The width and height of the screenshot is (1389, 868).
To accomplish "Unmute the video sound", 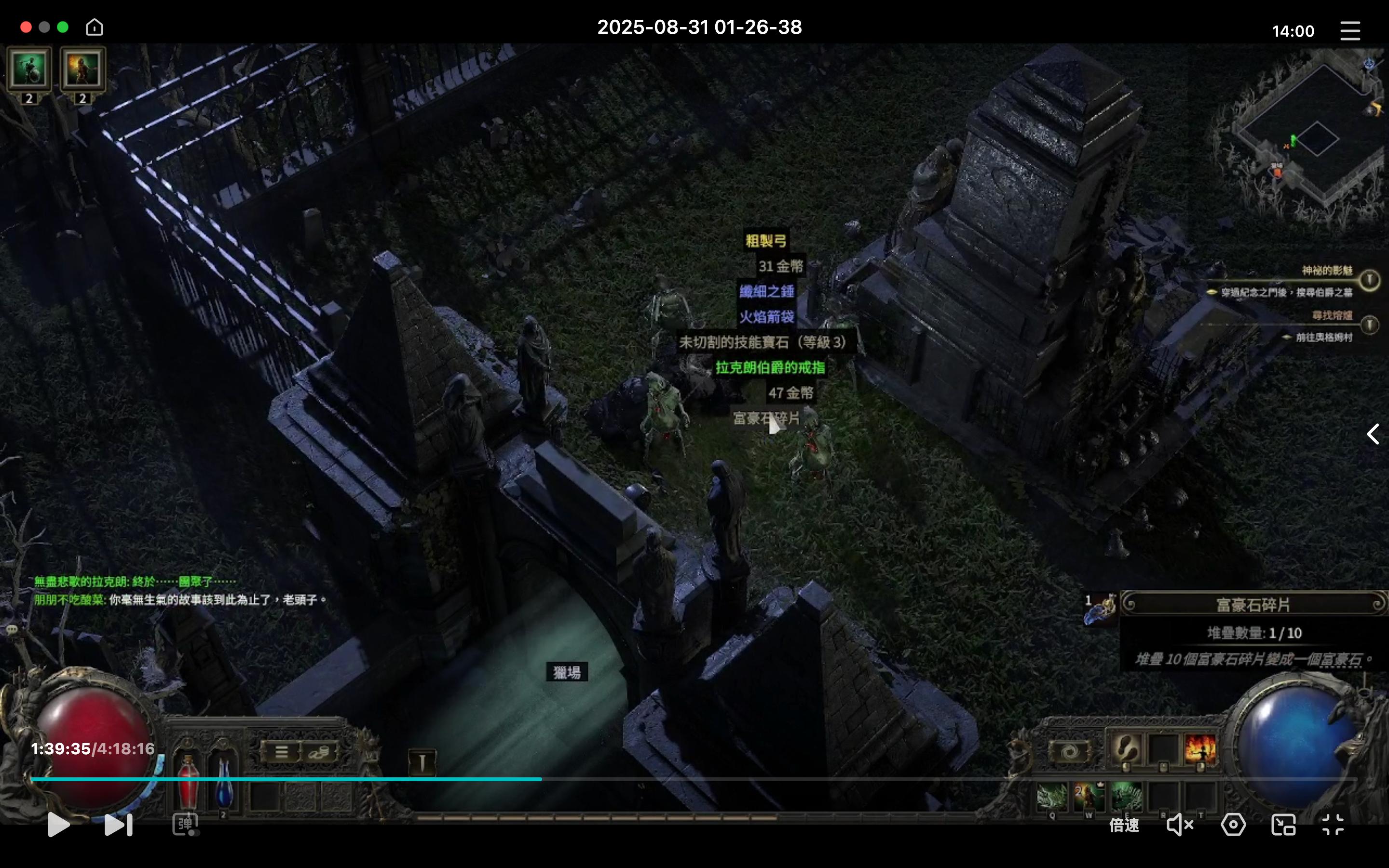I will click(1180, 825).
